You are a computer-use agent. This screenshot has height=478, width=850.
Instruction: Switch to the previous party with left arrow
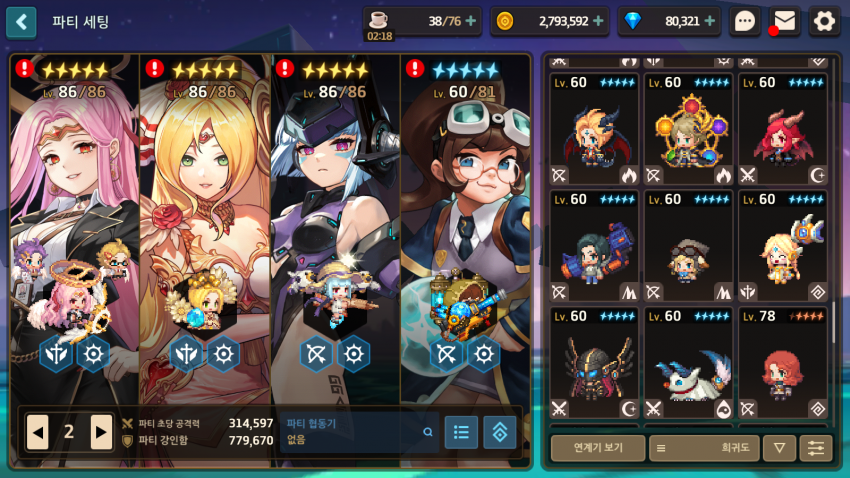coord(37,432)
